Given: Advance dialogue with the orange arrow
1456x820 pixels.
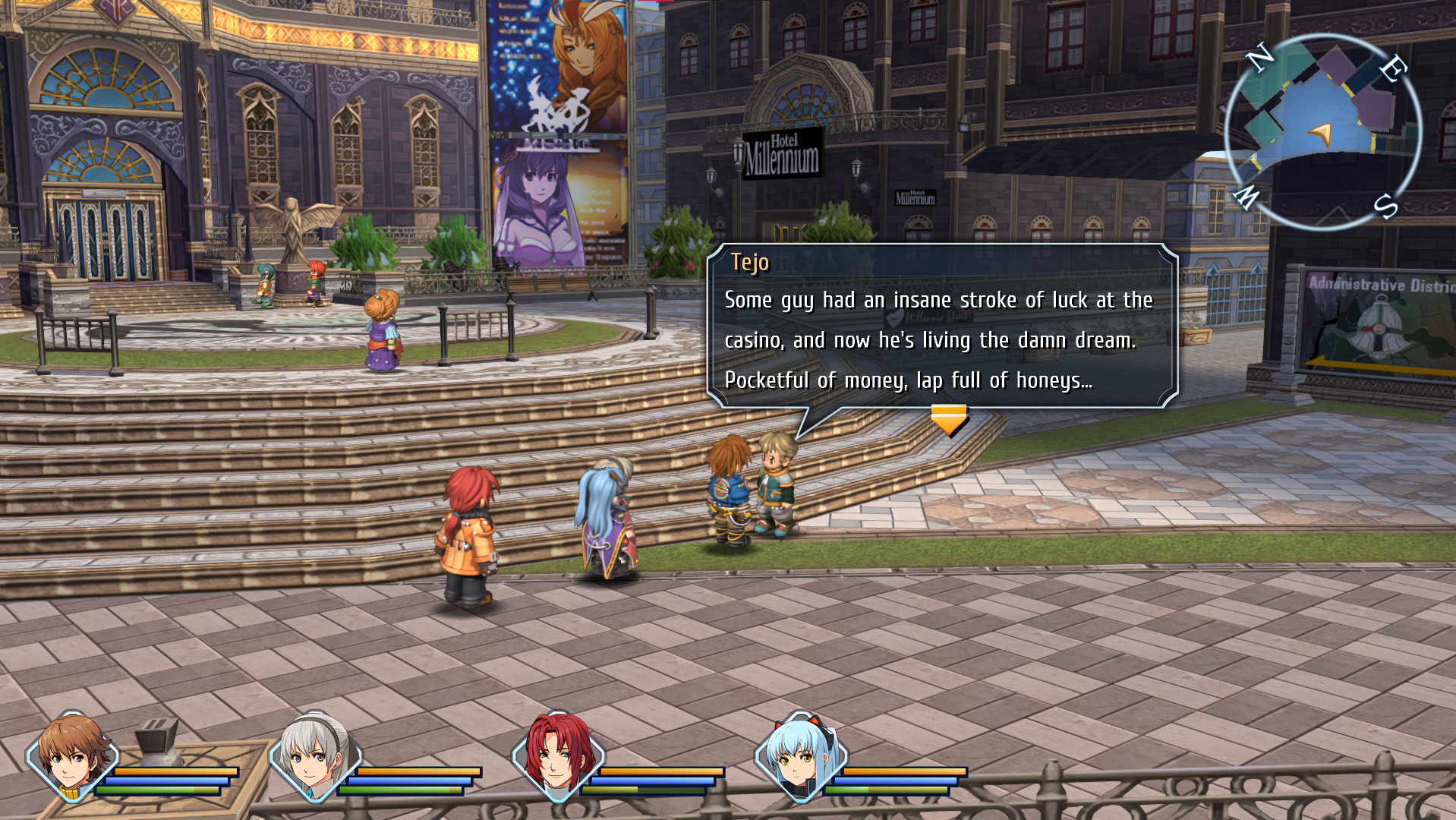Looking at the screenshot, I should [949, 418].
